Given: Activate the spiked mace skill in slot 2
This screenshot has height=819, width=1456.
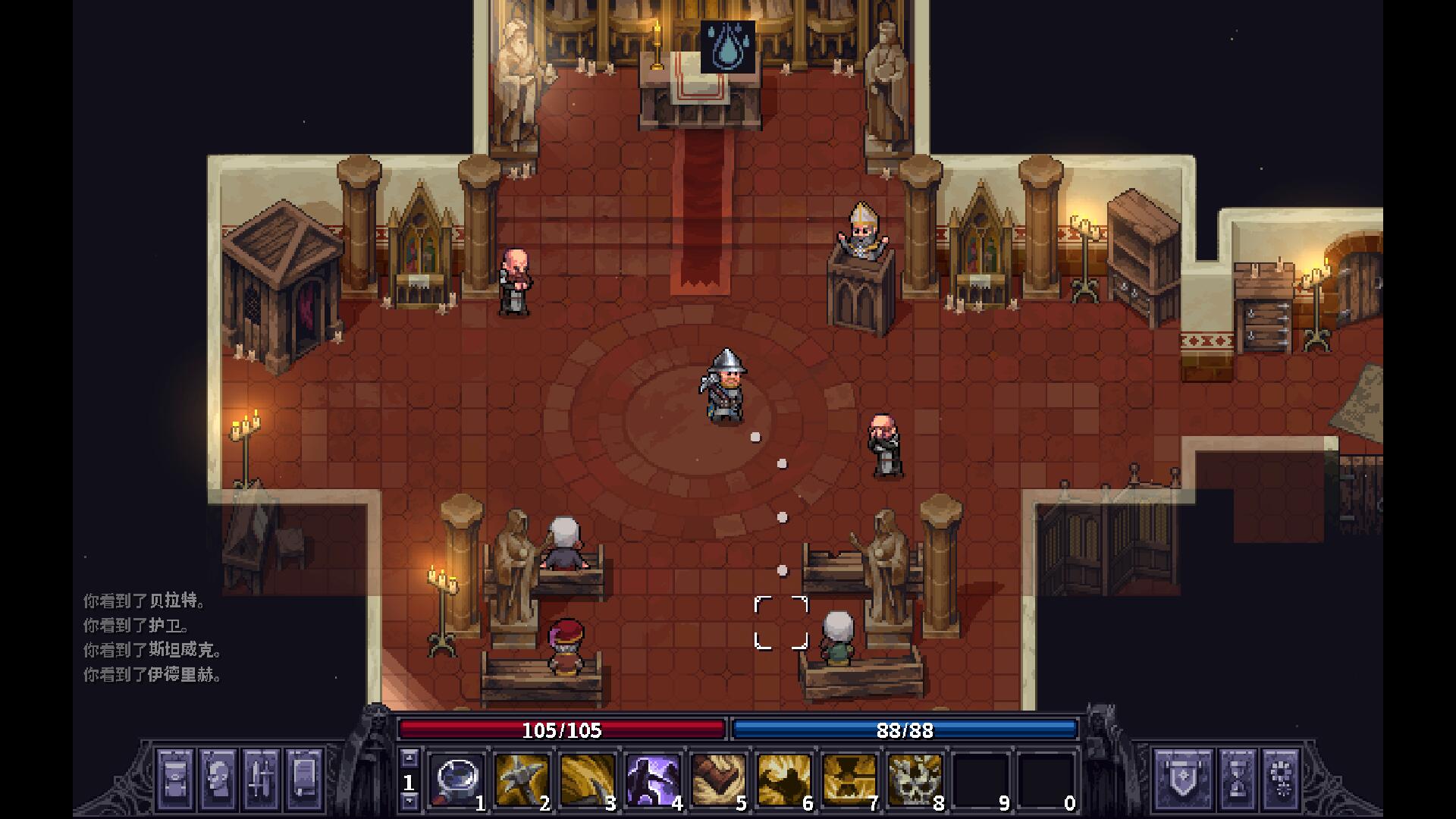Looking at the screenshot, I should click(522, 779).
